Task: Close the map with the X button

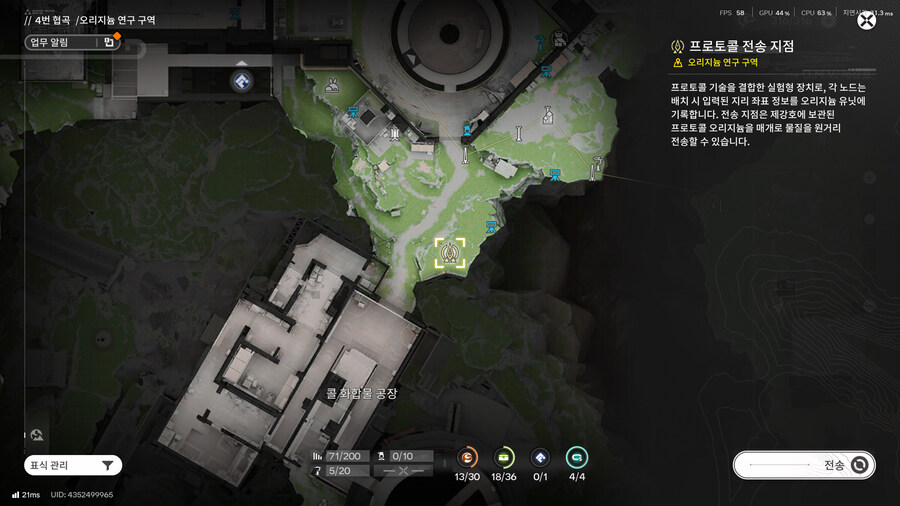Action: [866, 20]
